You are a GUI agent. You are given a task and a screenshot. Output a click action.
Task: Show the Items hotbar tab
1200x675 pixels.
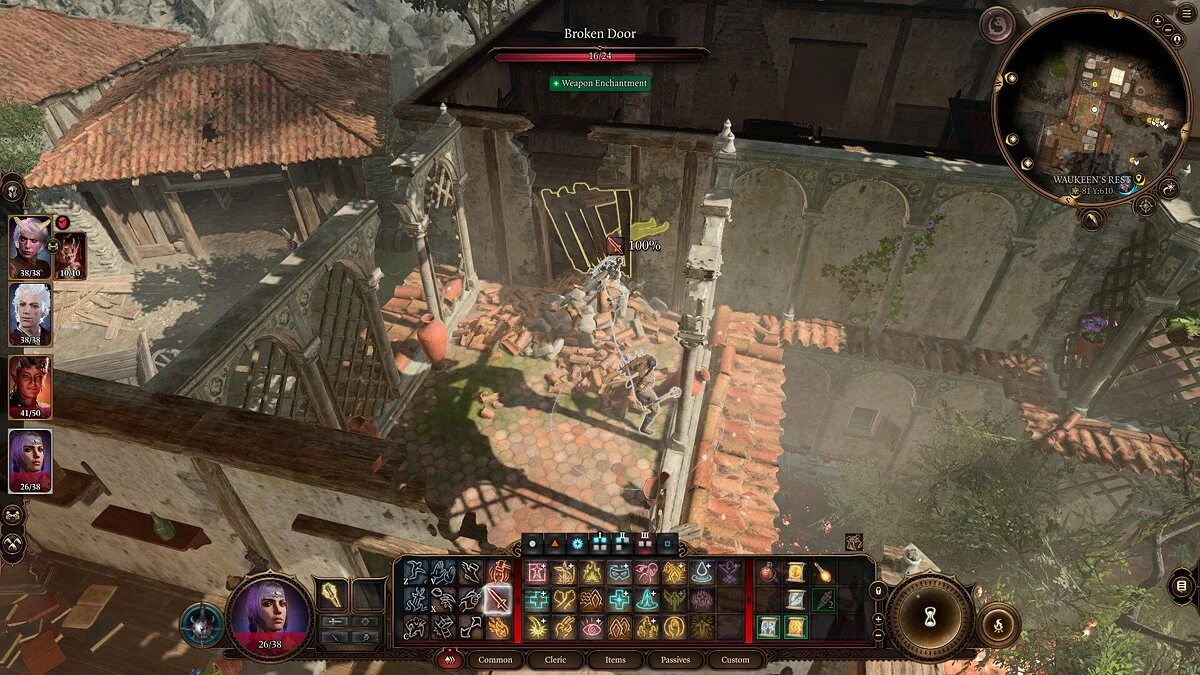[x=615, y=660]
